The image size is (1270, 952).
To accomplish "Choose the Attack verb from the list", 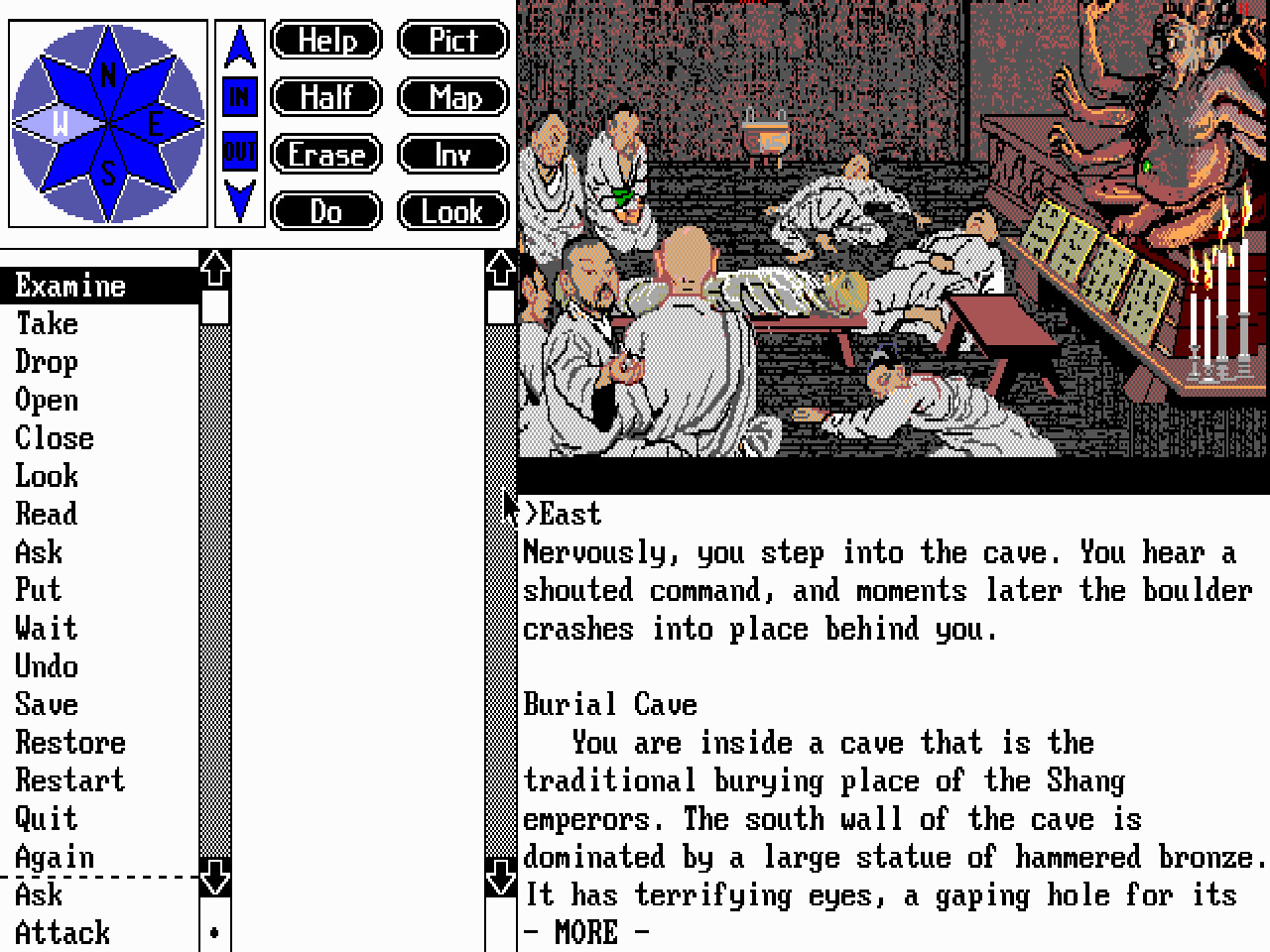I will [x=62, y=932].
